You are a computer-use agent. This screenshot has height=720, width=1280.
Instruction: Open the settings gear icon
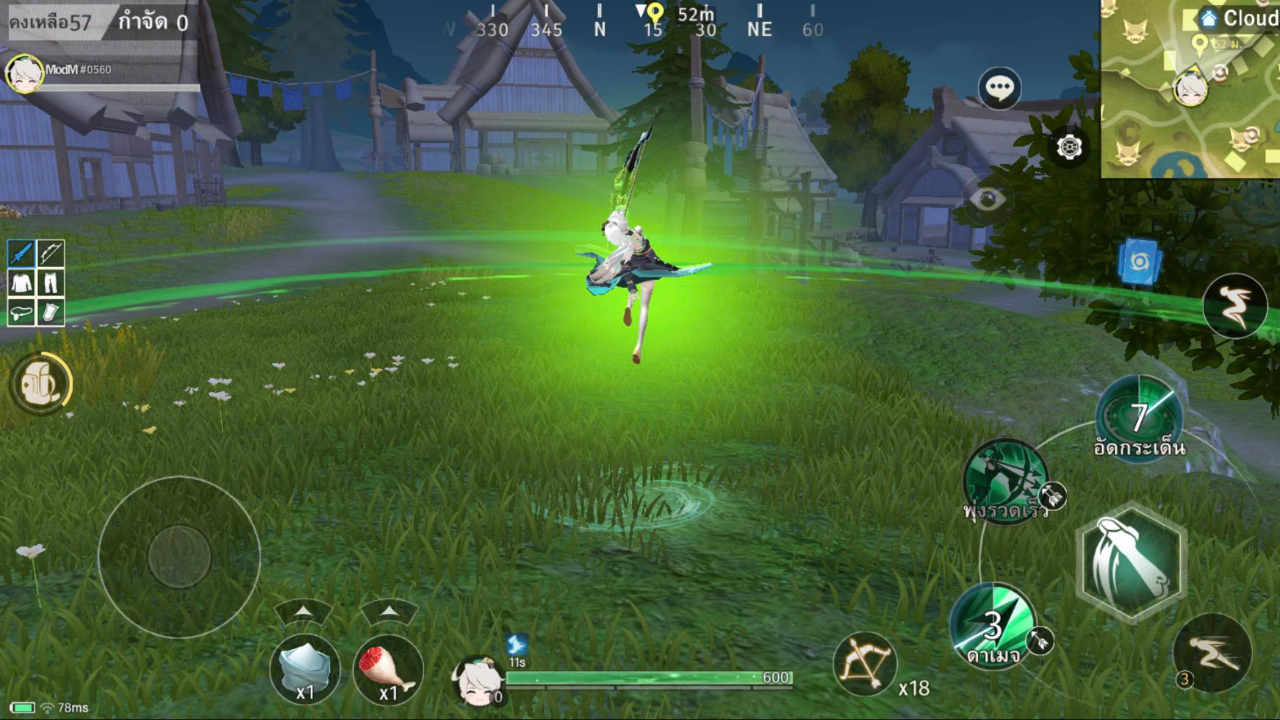[x=1068, y=148]
